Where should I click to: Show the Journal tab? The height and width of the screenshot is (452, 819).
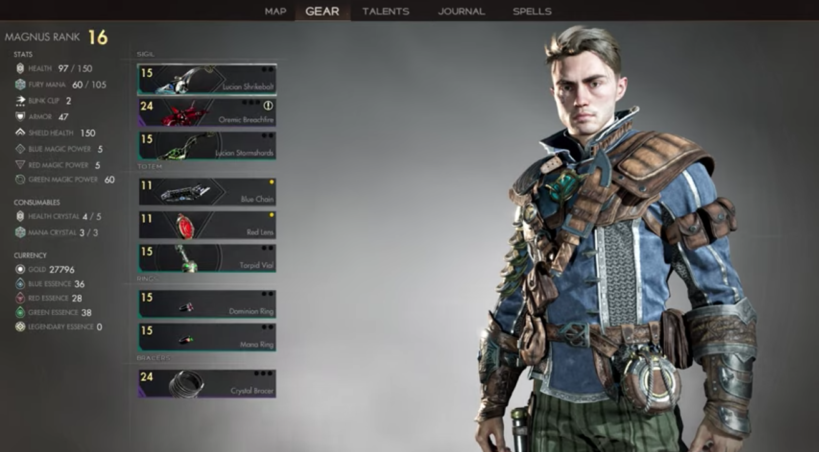(x=461, y=11)
